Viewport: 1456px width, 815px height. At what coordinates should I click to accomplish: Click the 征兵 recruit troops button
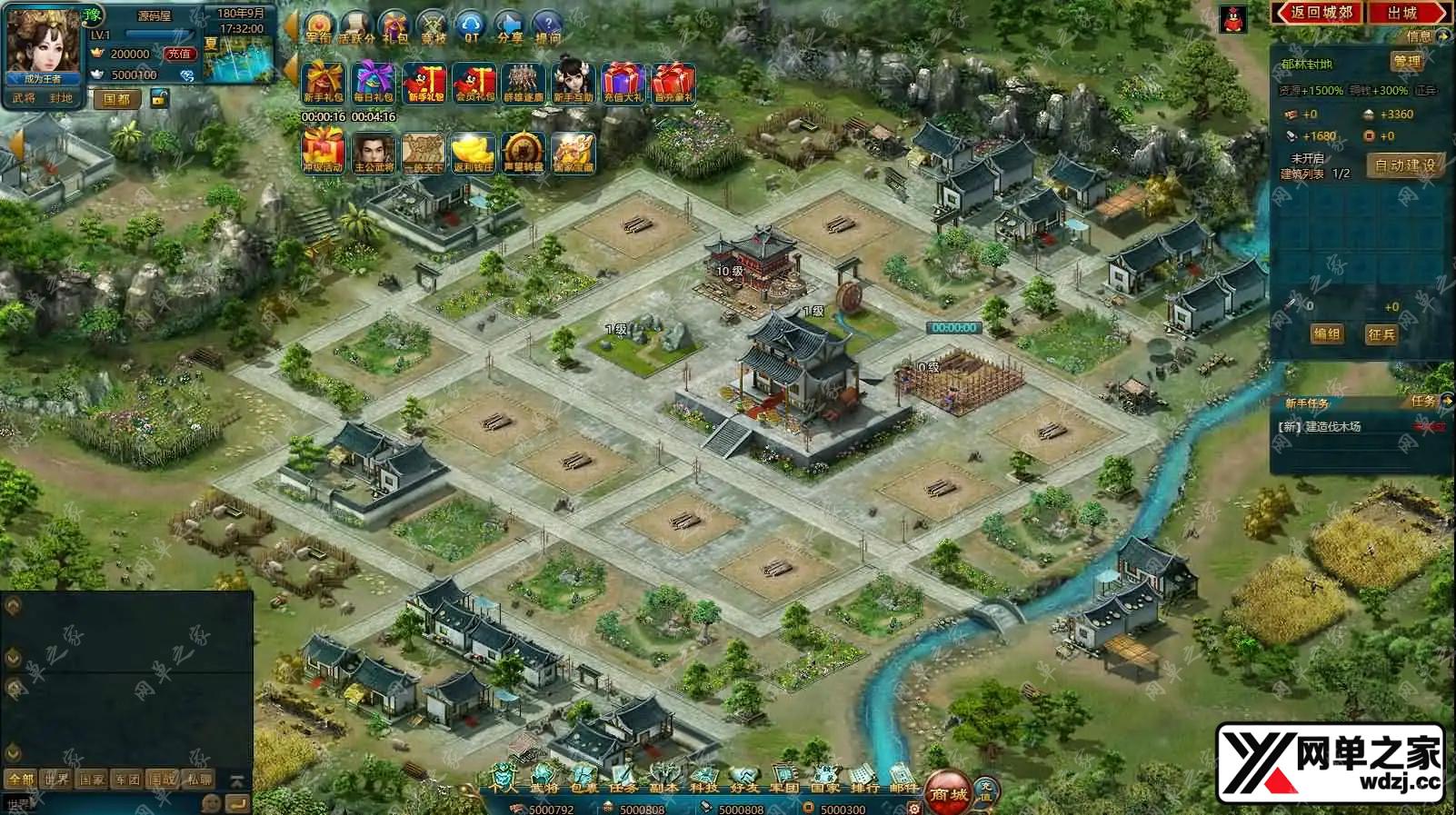click(1381, 334)
